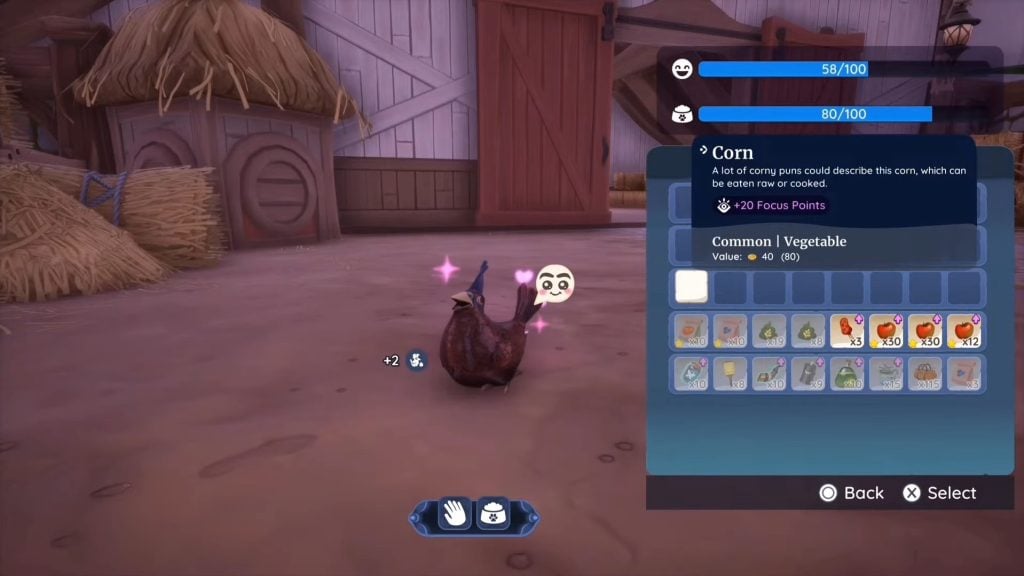Select the yellow brush stack of 8

pos(730,374)
